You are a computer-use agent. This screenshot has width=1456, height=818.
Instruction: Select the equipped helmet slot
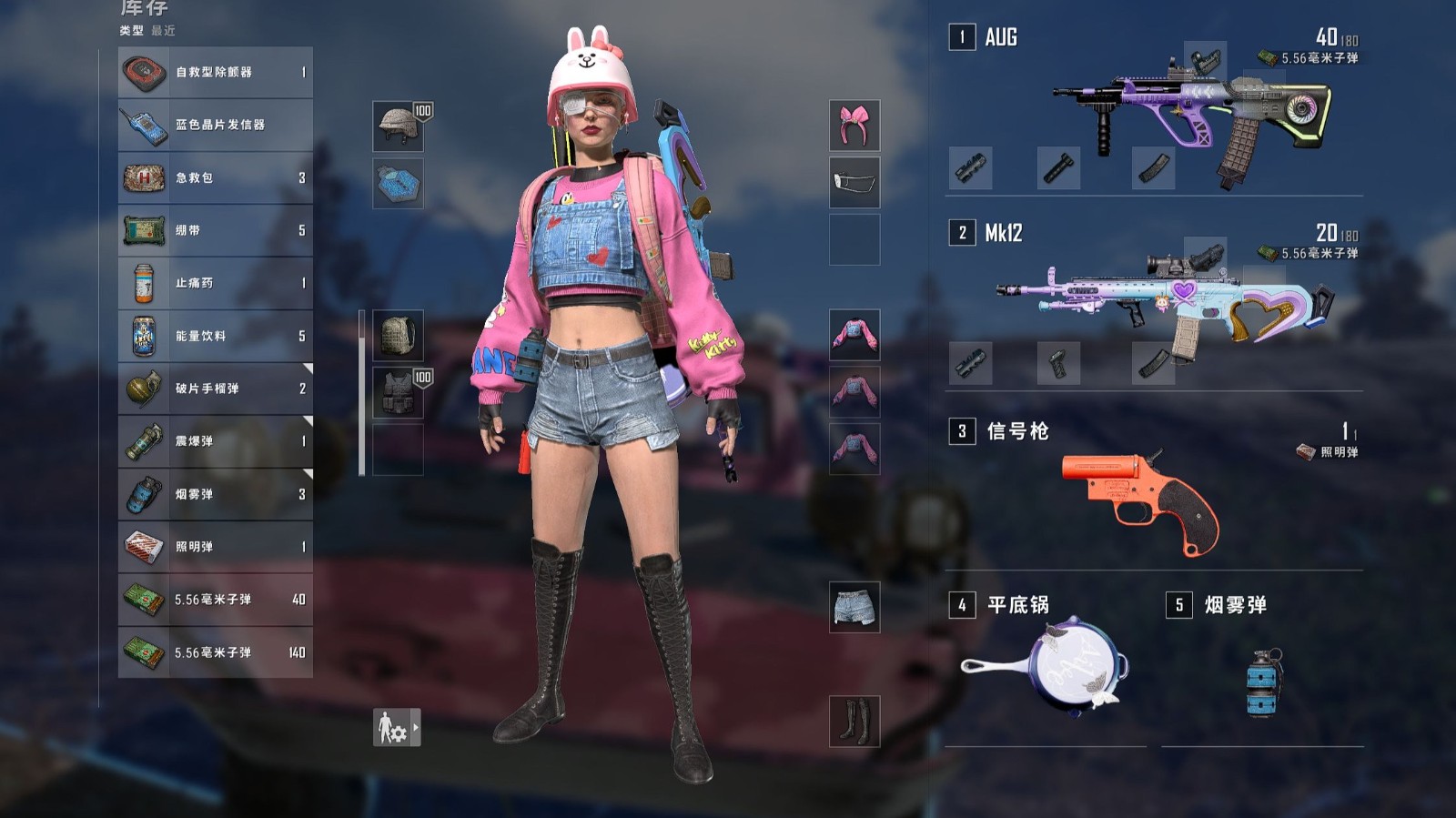pyautogui.click(x=398, y=126)
